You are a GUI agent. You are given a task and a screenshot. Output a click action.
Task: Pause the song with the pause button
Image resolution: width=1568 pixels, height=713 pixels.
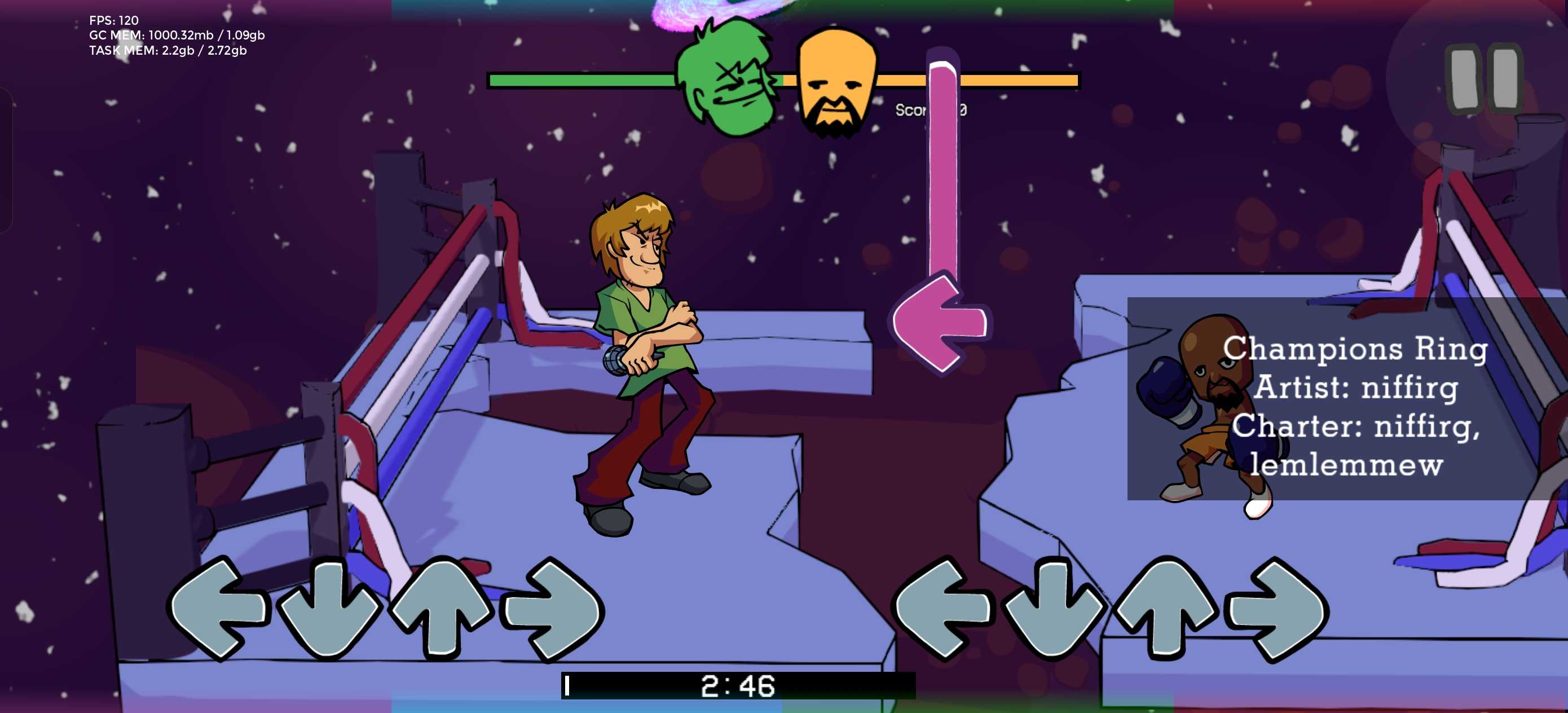pos(1484,78)
